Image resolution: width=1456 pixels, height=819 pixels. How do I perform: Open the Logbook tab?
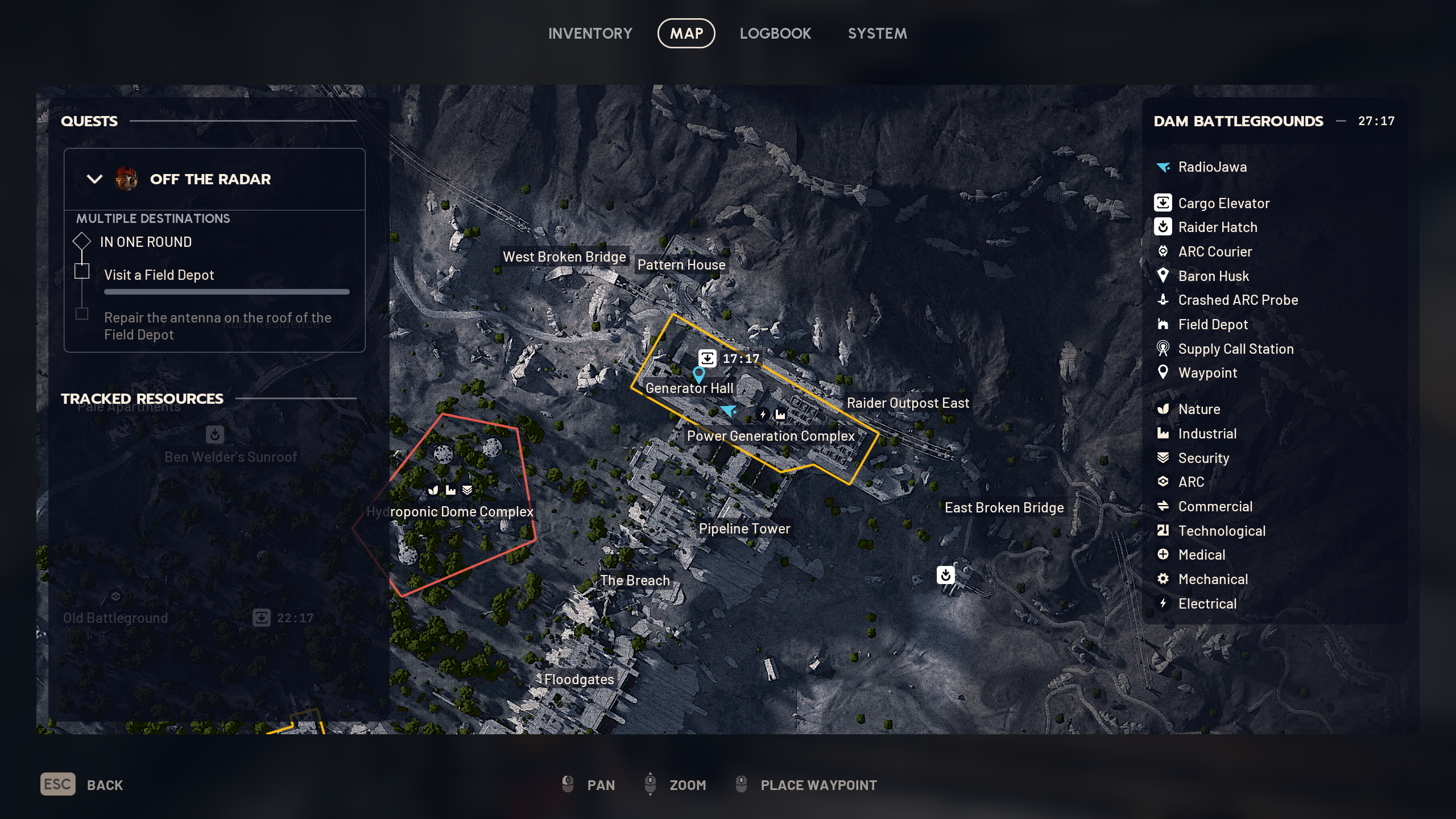(x=775, y=34)
